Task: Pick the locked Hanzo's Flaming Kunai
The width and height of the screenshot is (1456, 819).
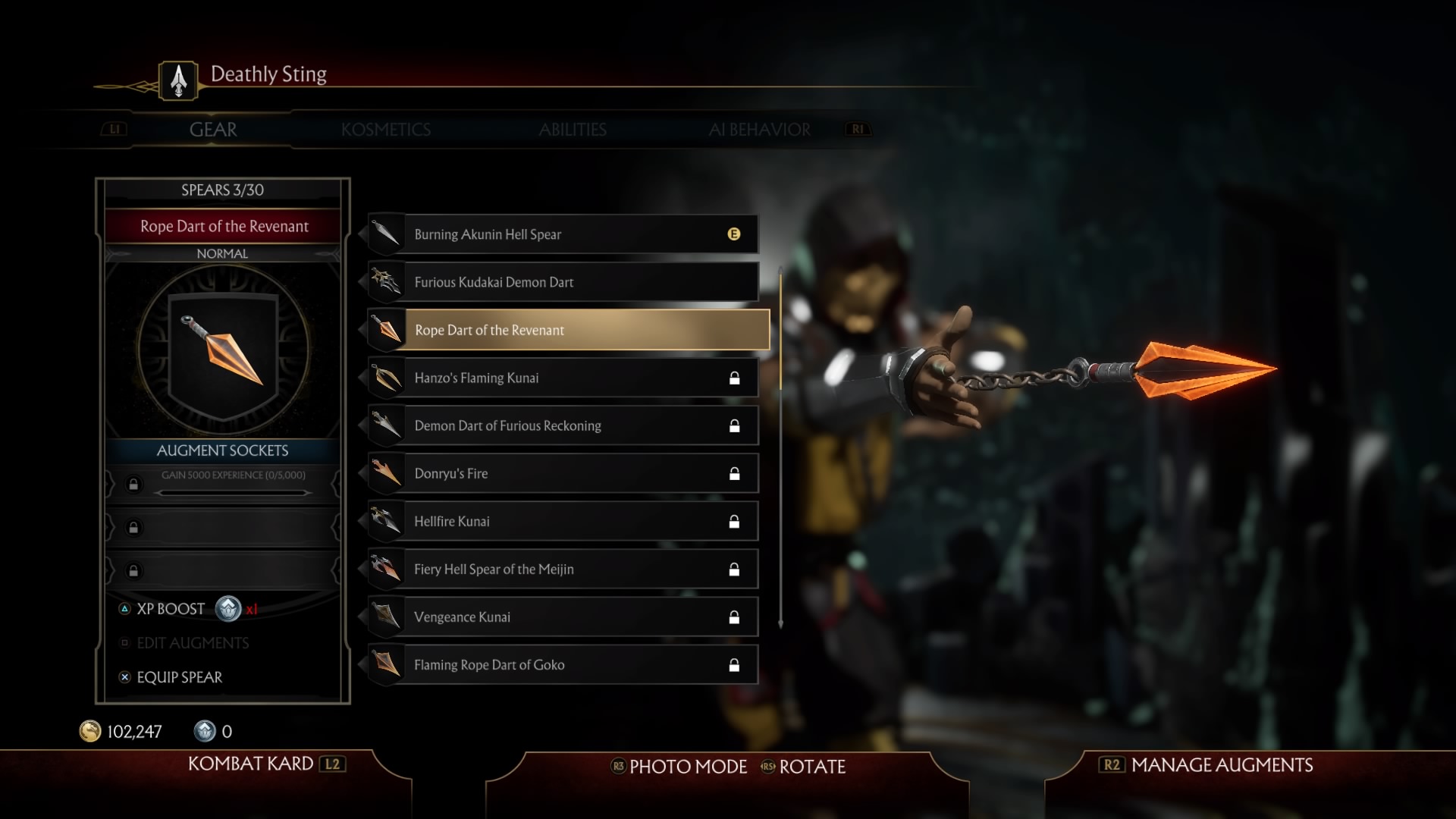Action: [563, 378]
